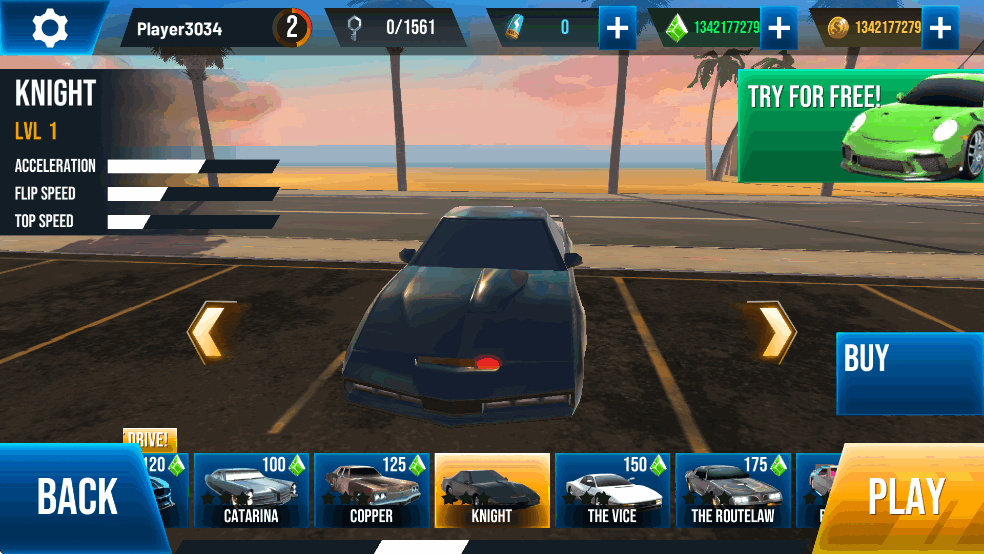This screenshot has width=984, height=554.
Task: Pick The Vice car thumbnail
Action: pos(612,490)
